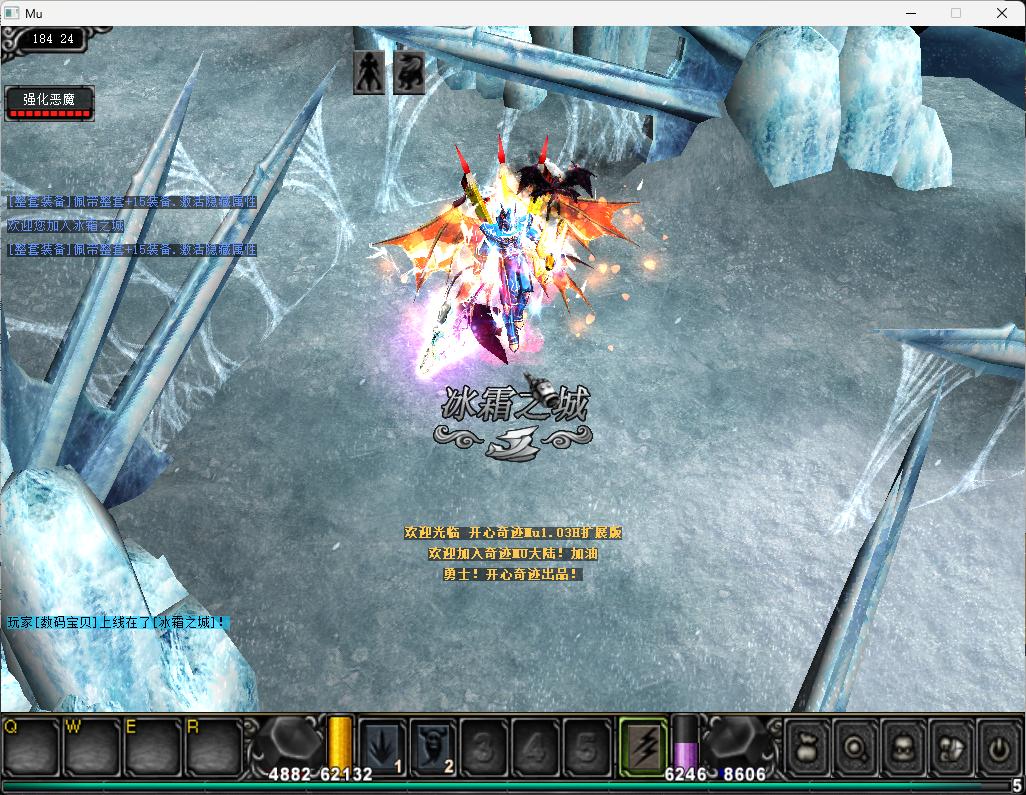The width and height of the screenshot is (1026, 795).
Task: Click the Q item hotkey slot
Action: (31, 746)
